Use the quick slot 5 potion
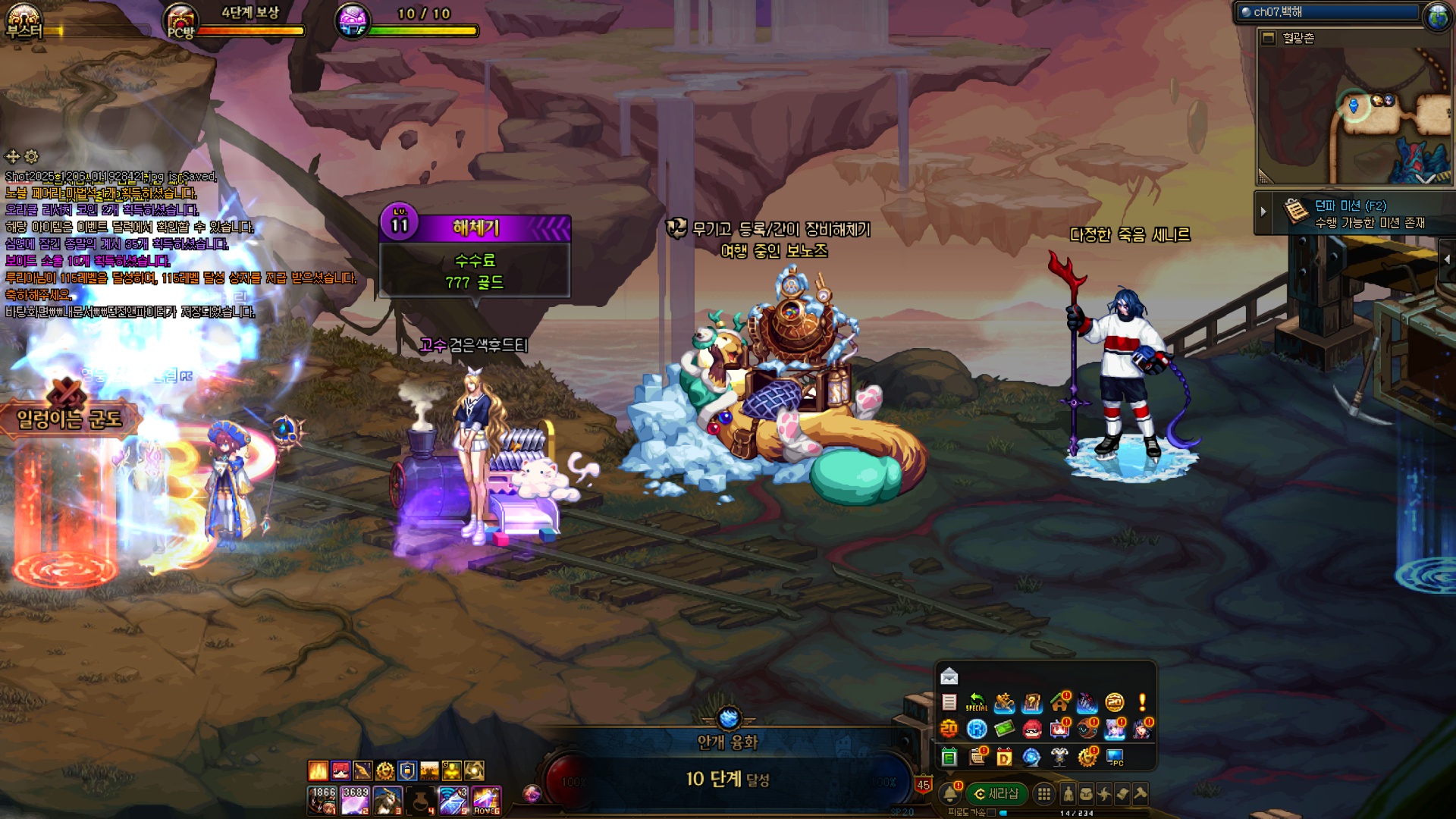This screenshot has height=819, width=1456. (x=453, y=801)
